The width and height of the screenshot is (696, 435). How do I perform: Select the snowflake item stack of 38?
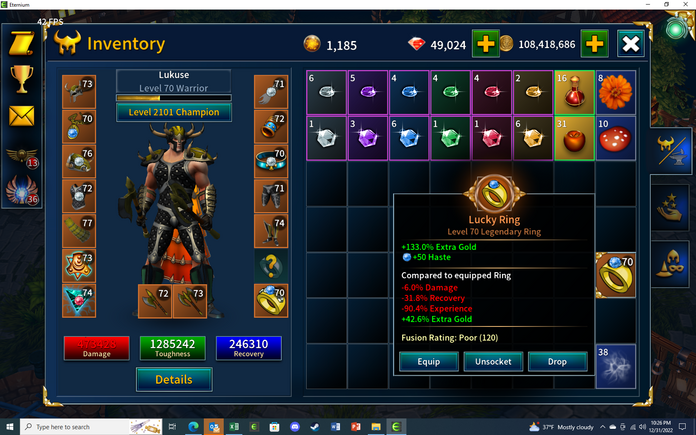click(615, 366)
